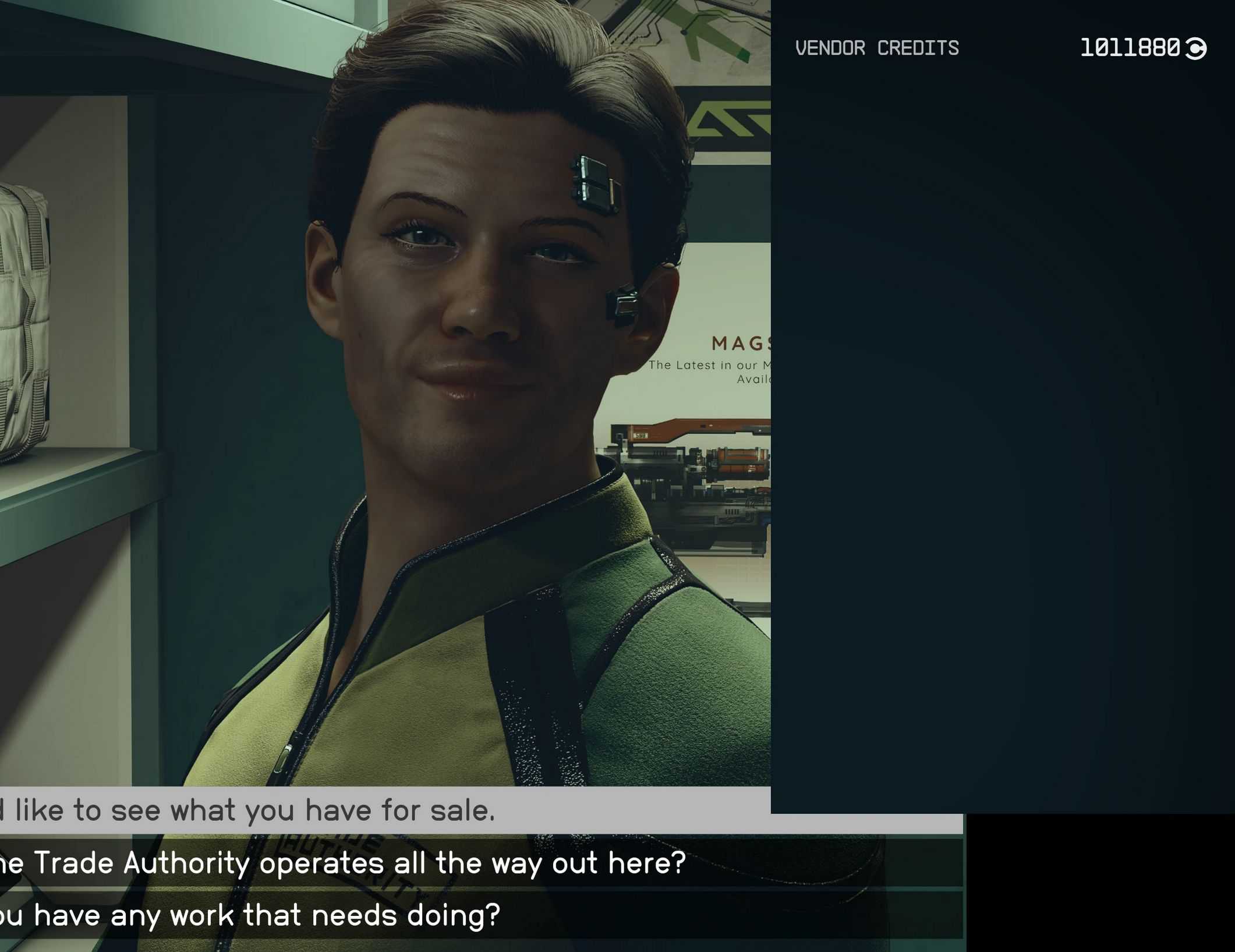
Task: Ask whether the Trade Authority operates out here
Action: [344, 863]
